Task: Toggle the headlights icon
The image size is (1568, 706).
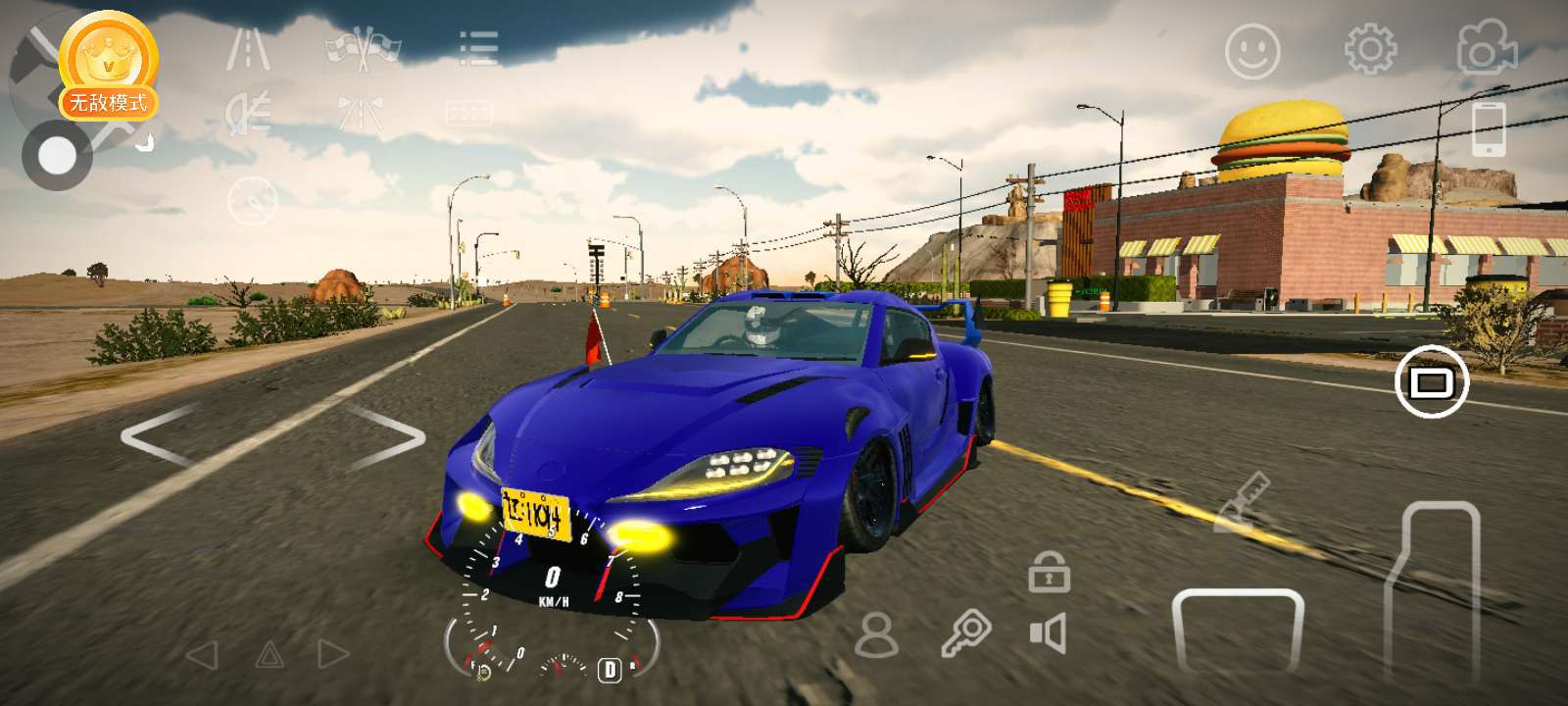Action: coord(248,114)
